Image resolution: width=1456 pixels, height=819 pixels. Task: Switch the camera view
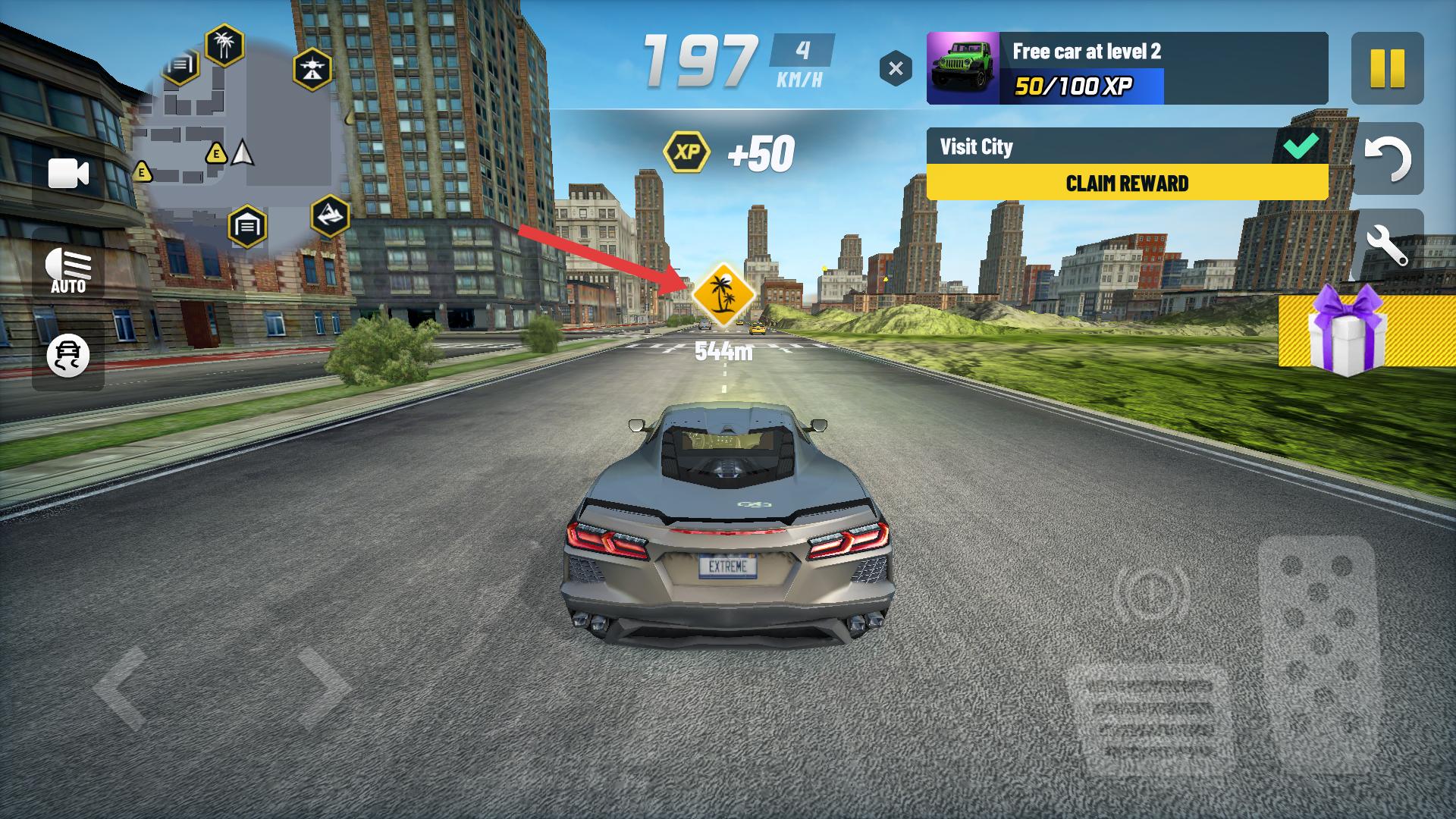click(68, 174)
